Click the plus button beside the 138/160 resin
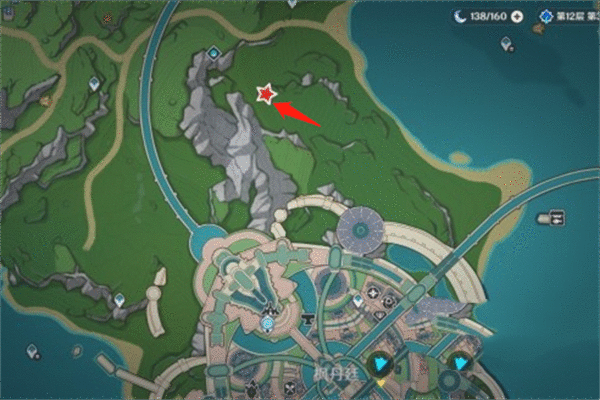Viewport: 600px width, 400px height. click(516, 17)
